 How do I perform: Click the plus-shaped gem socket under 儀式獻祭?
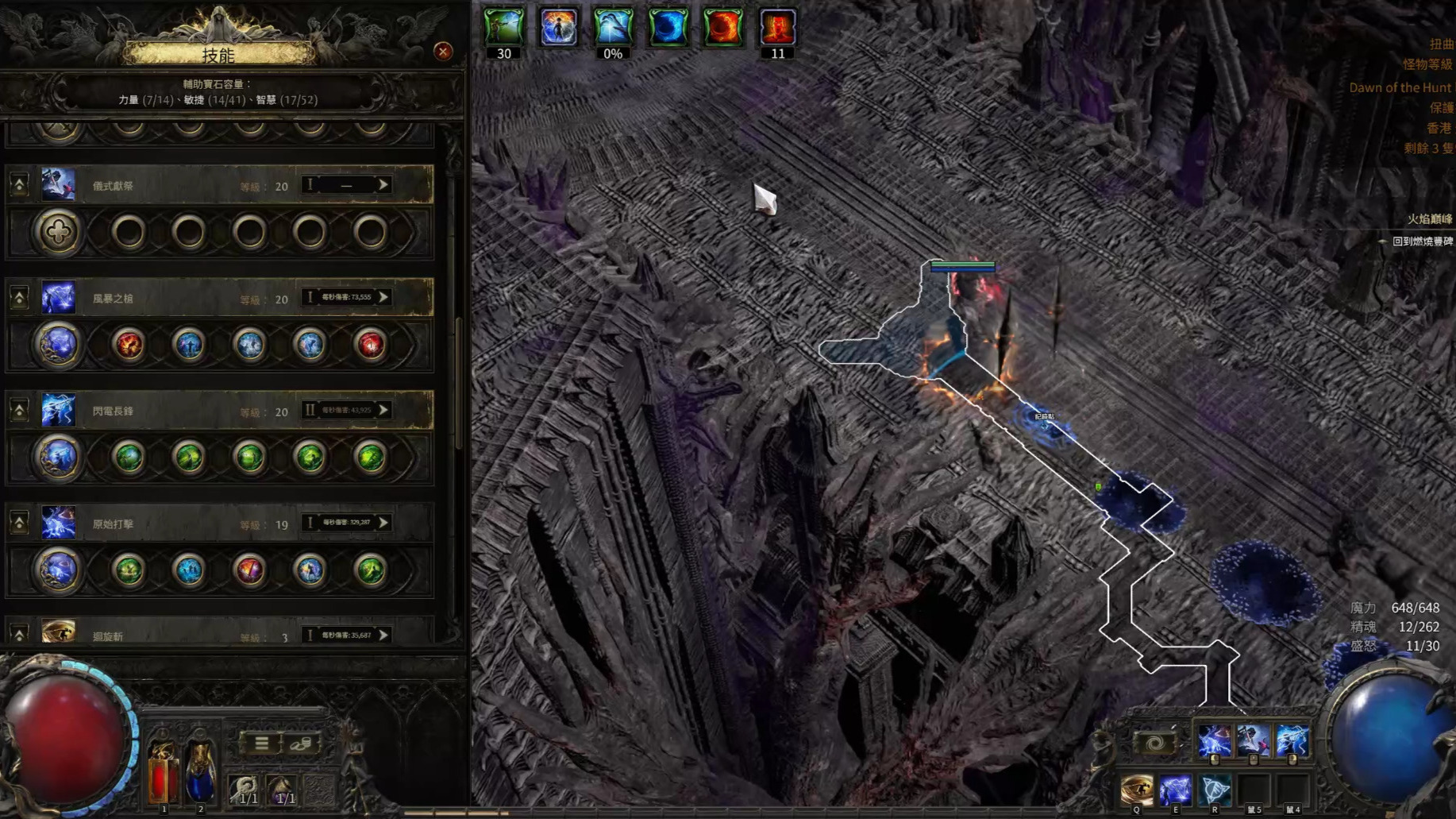58,232
